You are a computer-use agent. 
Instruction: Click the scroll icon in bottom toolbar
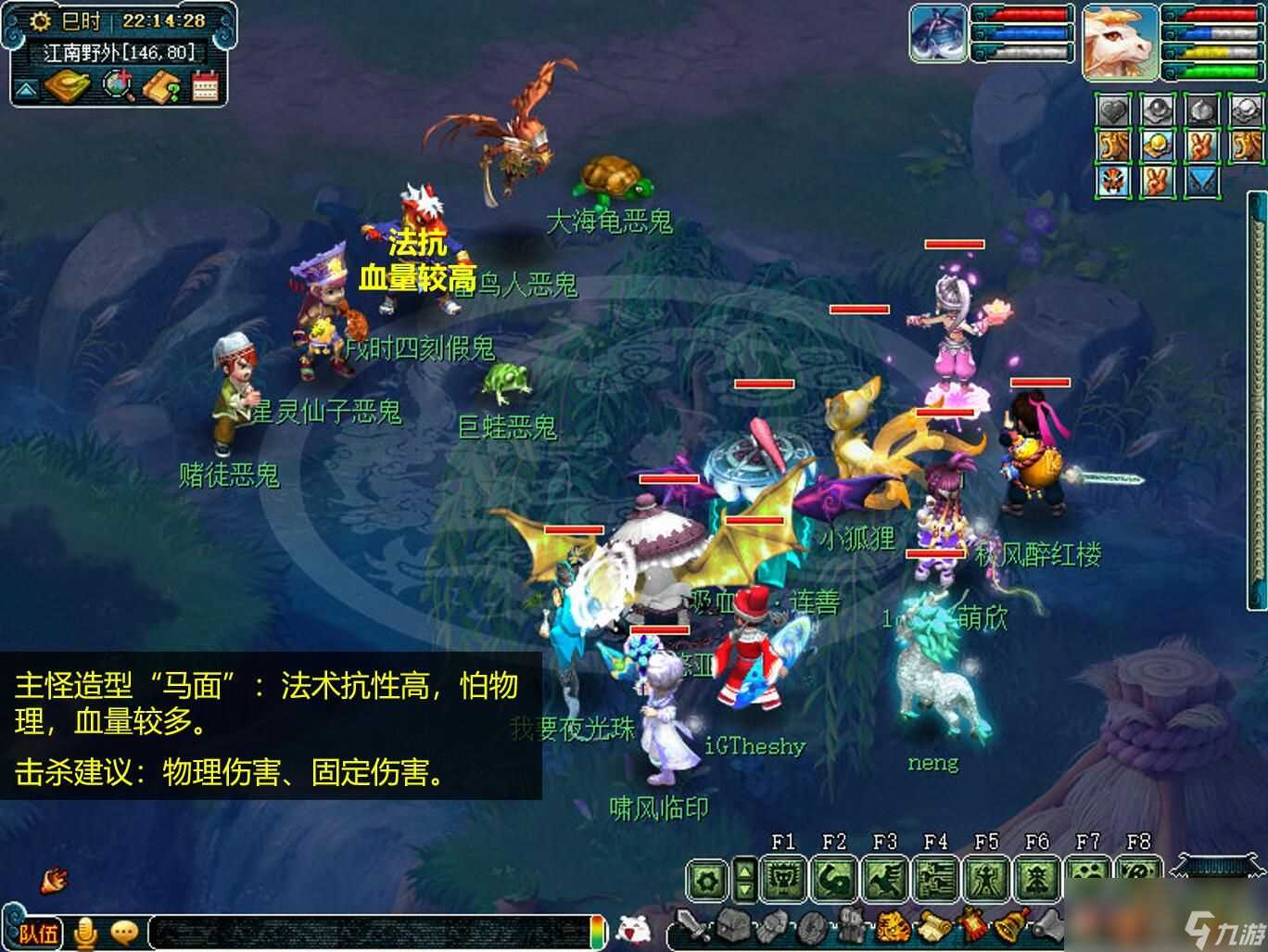(932, 927)
